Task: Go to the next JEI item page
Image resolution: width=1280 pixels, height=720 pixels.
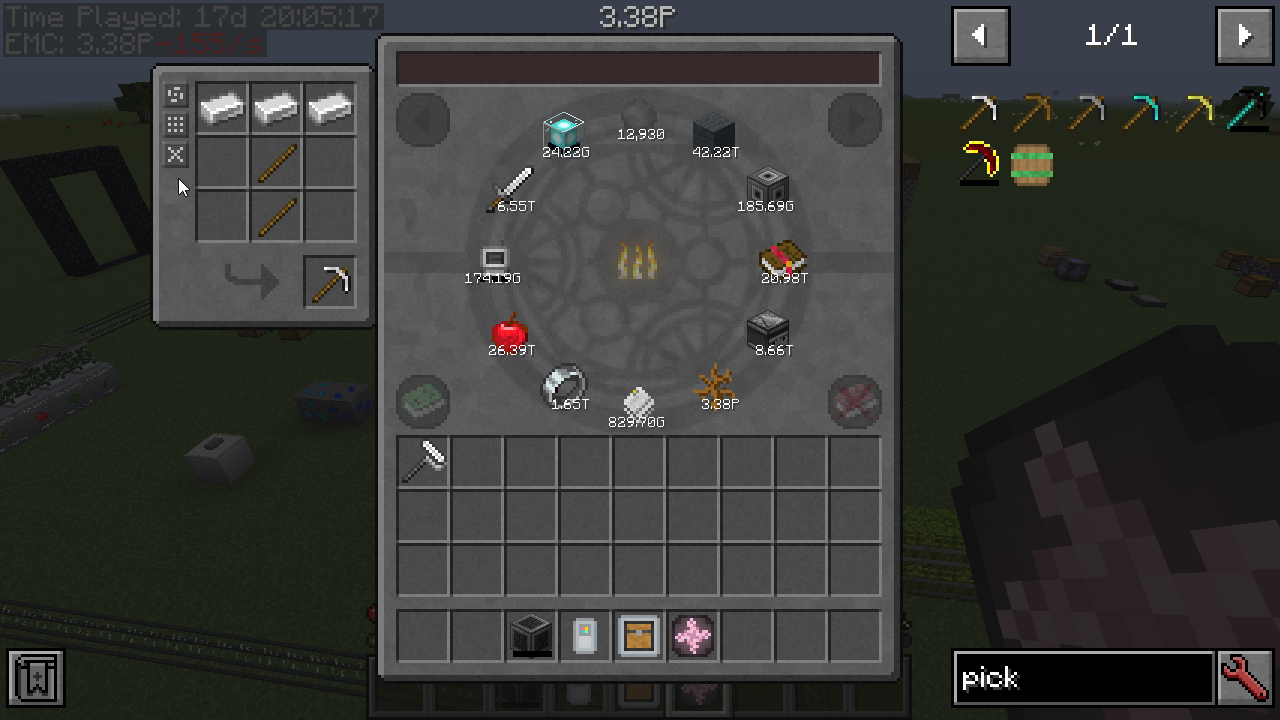Action: pyautogui.click(x=1244, y=36)
